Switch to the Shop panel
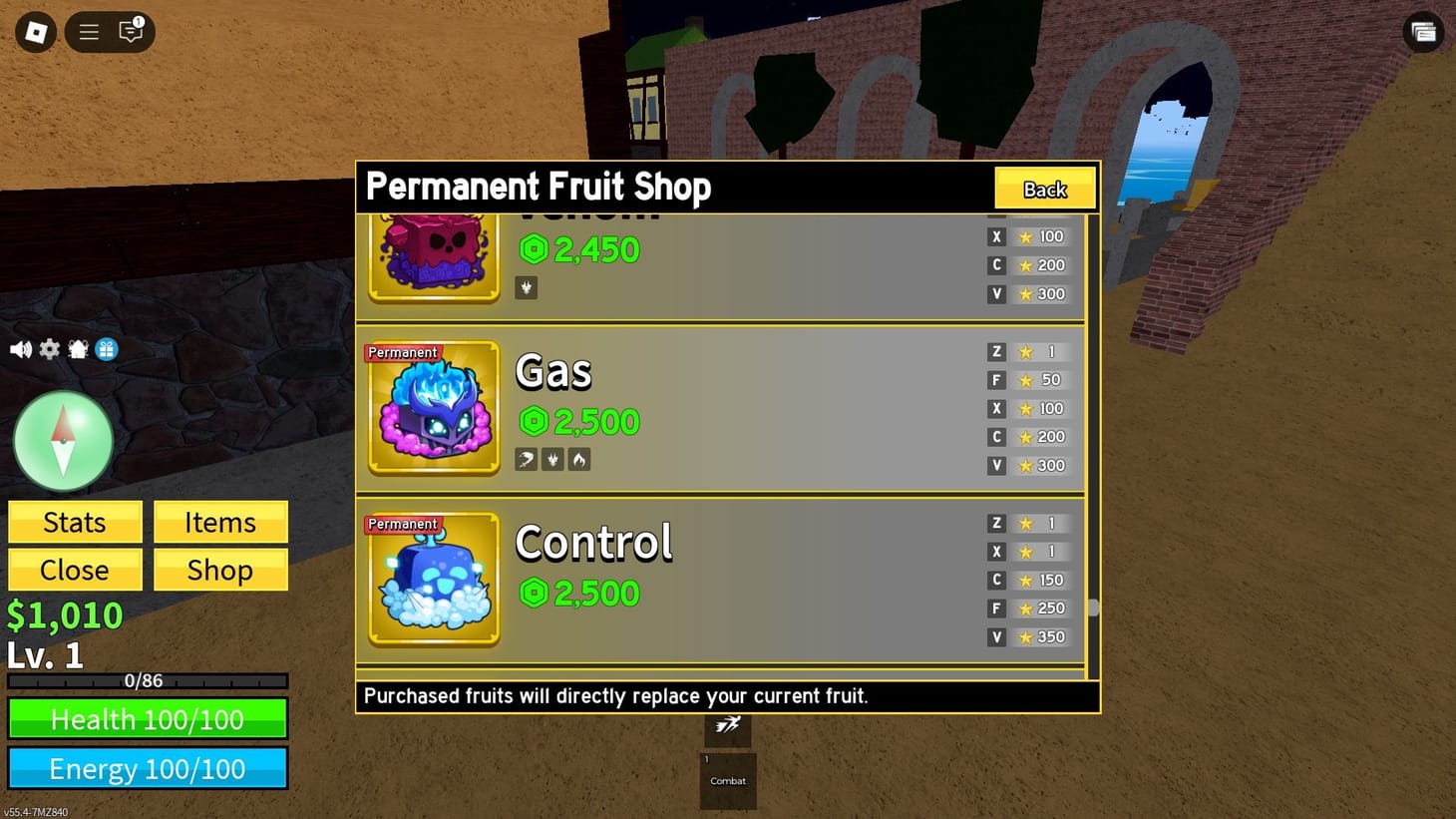Image resolution: width=1456 pixels, height=819 pixels. 220,570
